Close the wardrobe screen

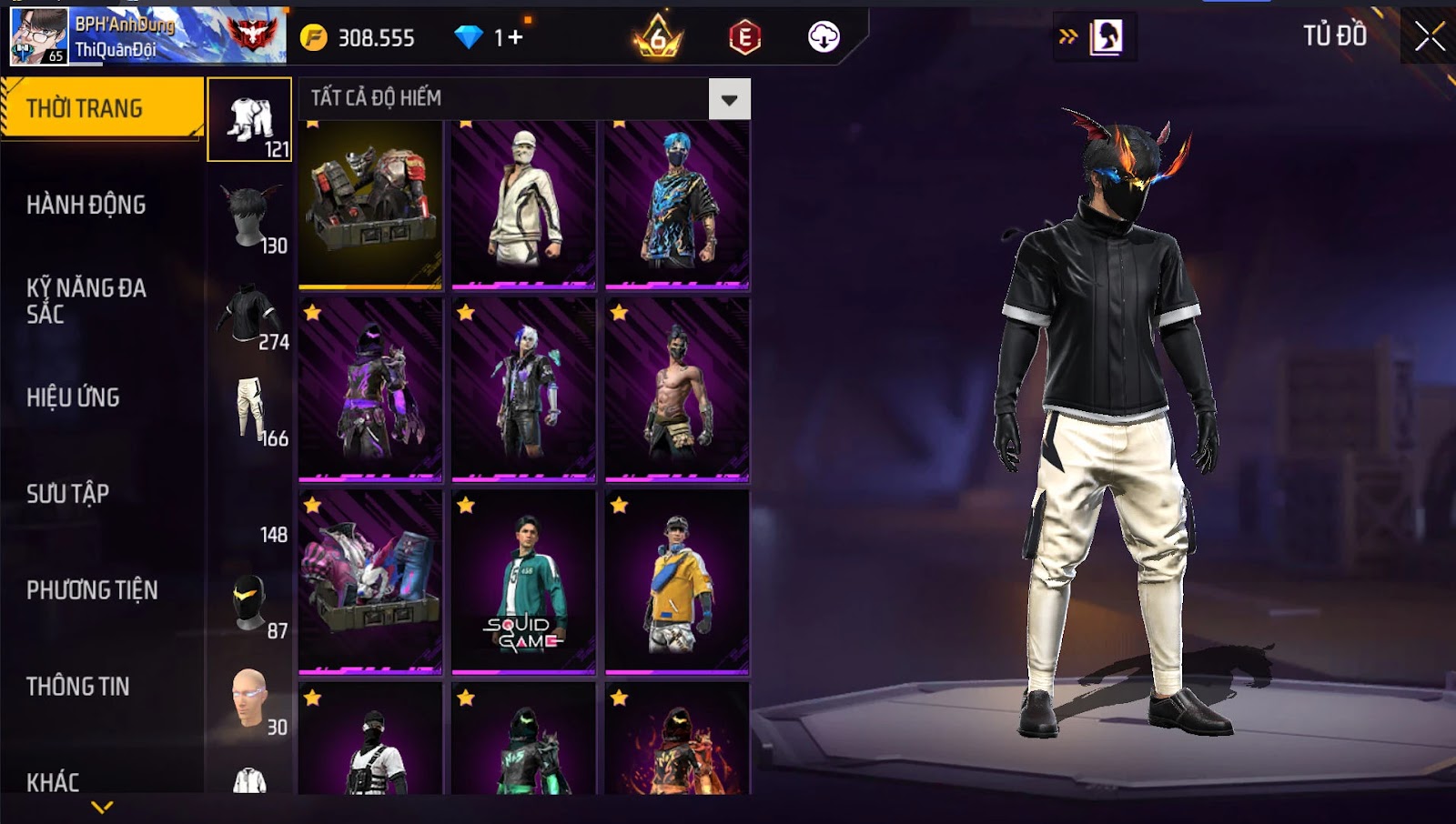pyautogui.click(x=1429, y=36)
